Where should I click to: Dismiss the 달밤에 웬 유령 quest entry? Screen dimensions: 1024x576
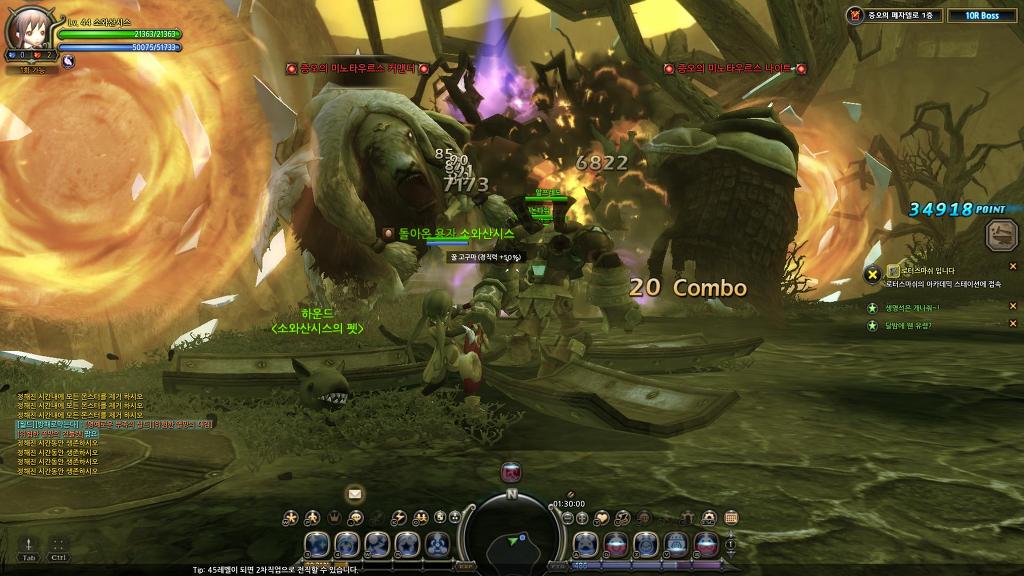click(x=1012, y=323)
